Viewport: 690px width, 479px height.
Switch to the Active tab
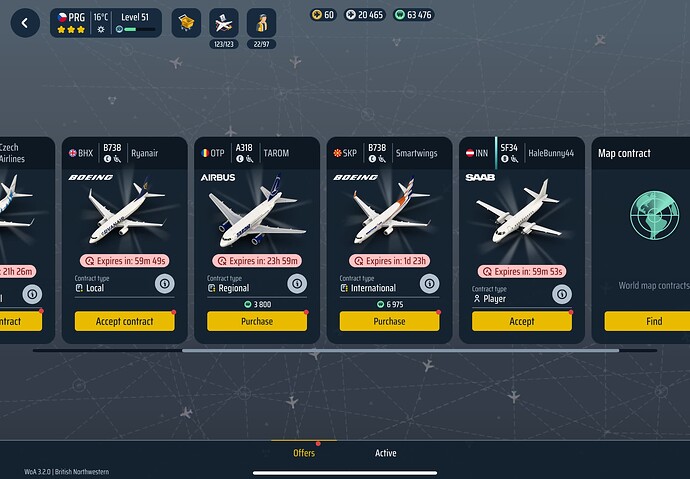click(385, 453)
